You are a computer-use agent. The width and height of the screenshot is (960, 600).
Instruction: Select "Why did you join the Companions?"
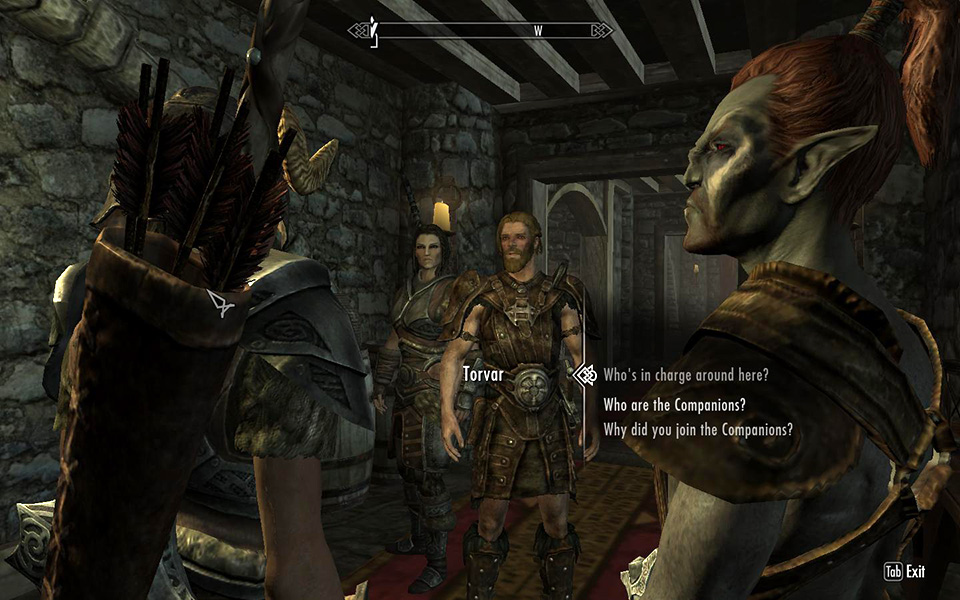coord(698,430)
